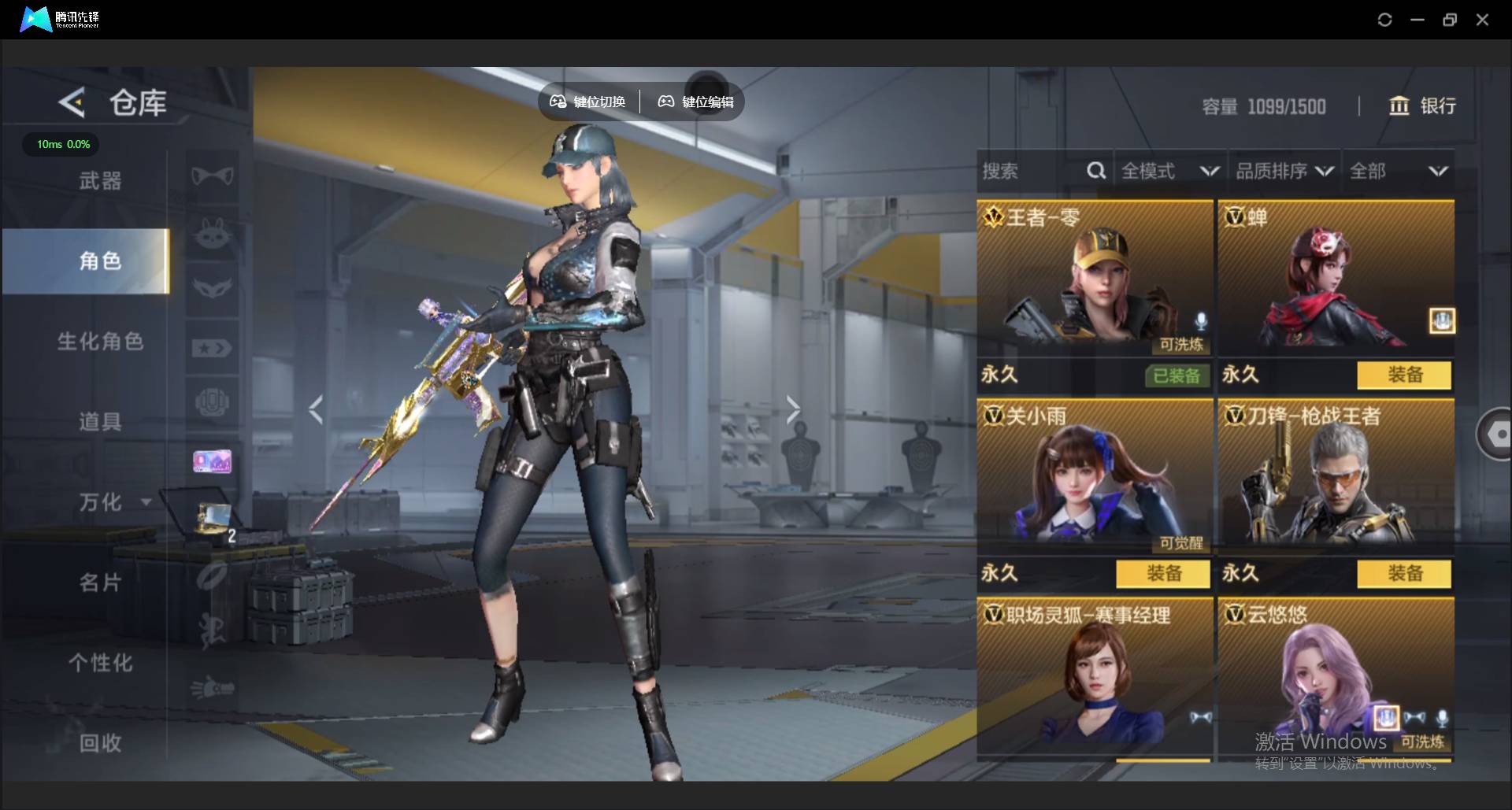Open the 回收 recycle tab
The width and height of the screenshot is (1512, 810).
click(100, 742)
